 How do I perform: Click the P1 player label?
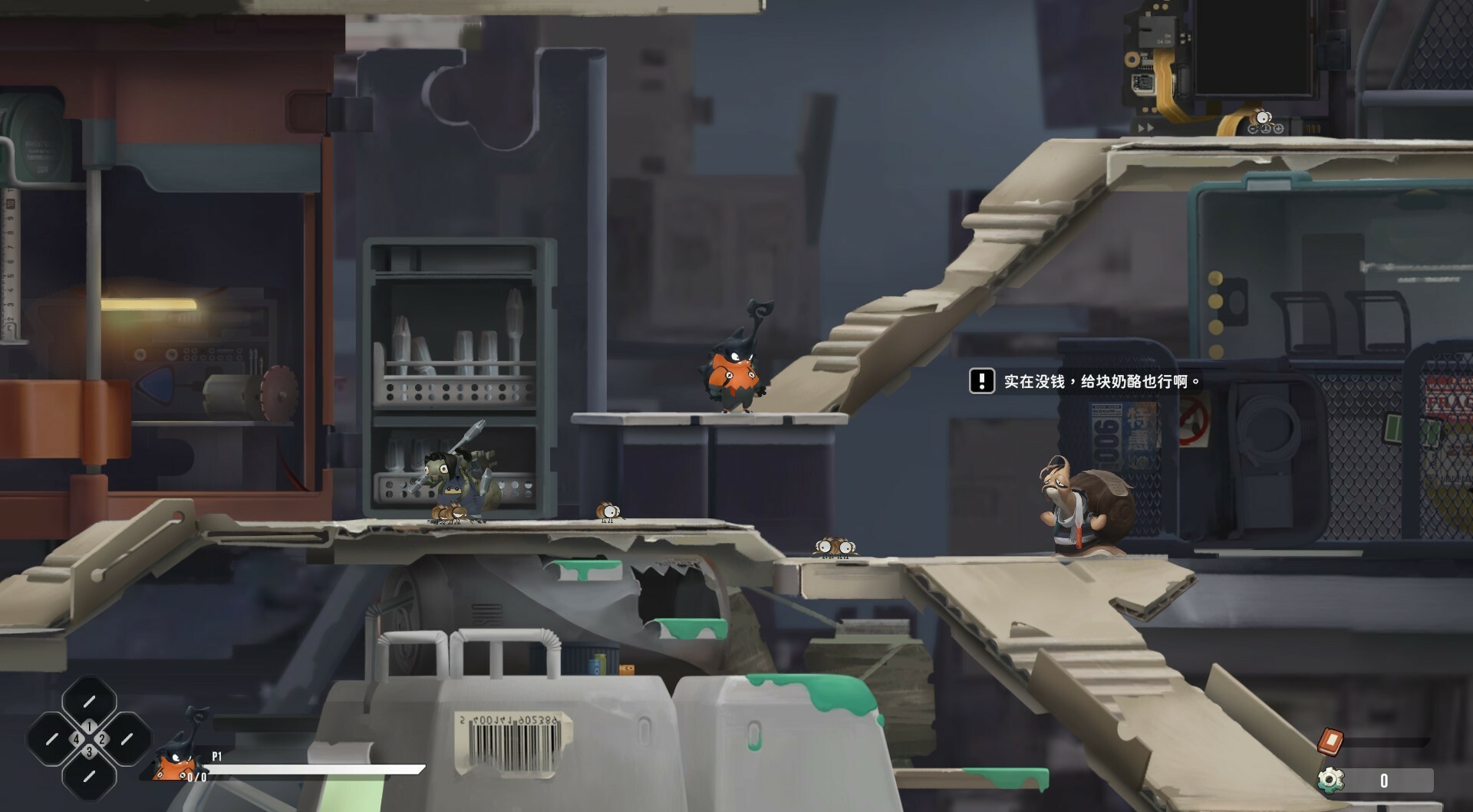[x=217, y=755]
